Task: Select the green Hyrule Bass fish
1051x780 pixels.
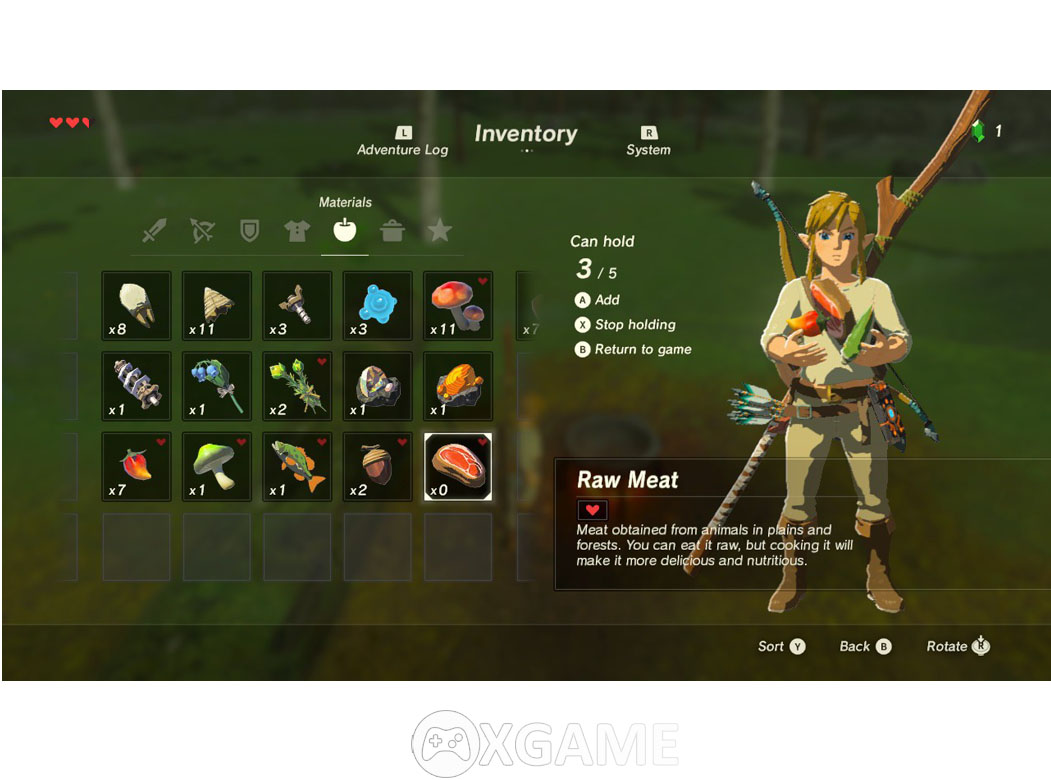Action: [x=297, y=467]
